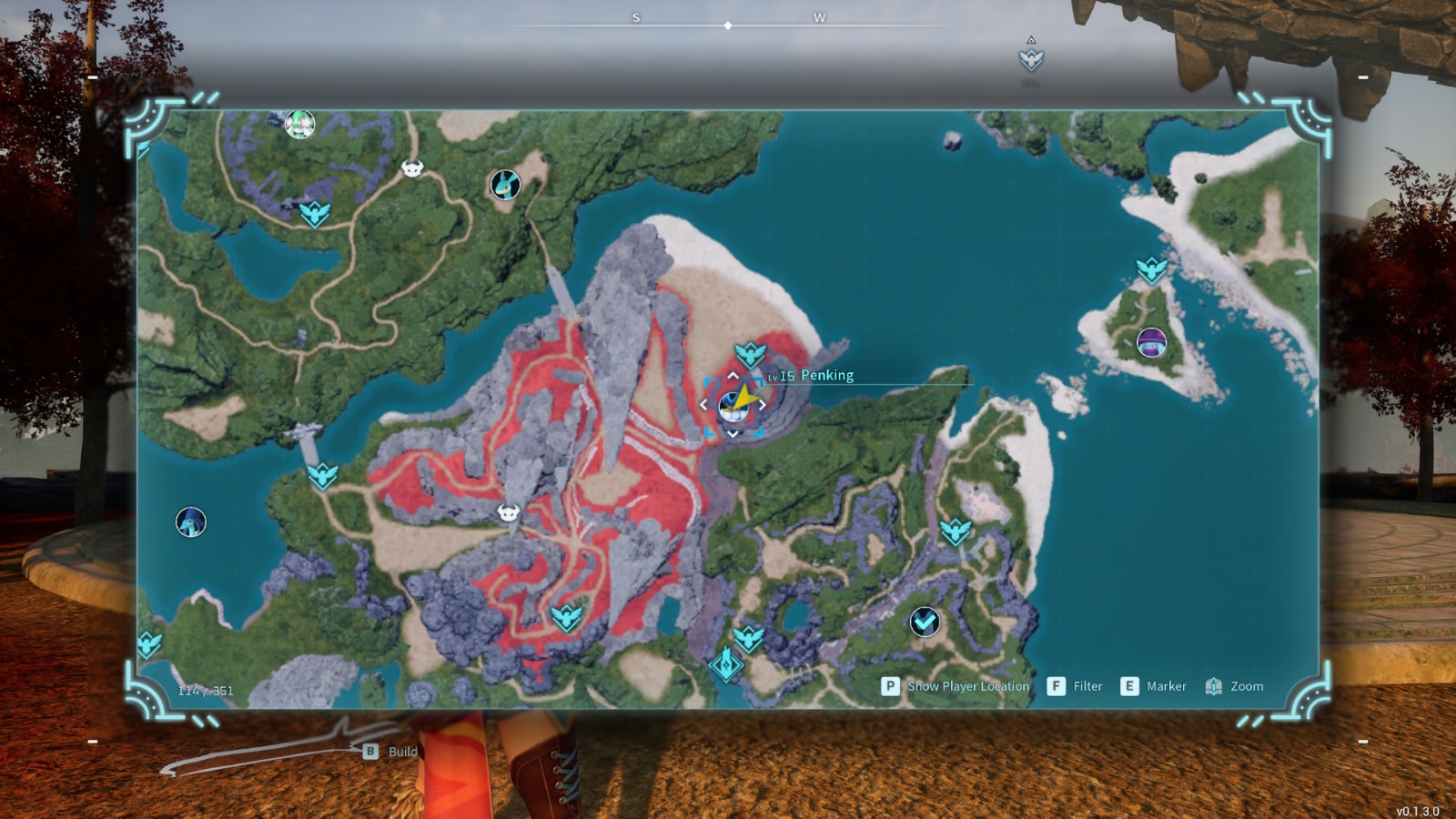Screen dimensions: 1456x819
Task: Click the Zoom icon in the bottom control bar
Action: click(x=1213, y=686)
